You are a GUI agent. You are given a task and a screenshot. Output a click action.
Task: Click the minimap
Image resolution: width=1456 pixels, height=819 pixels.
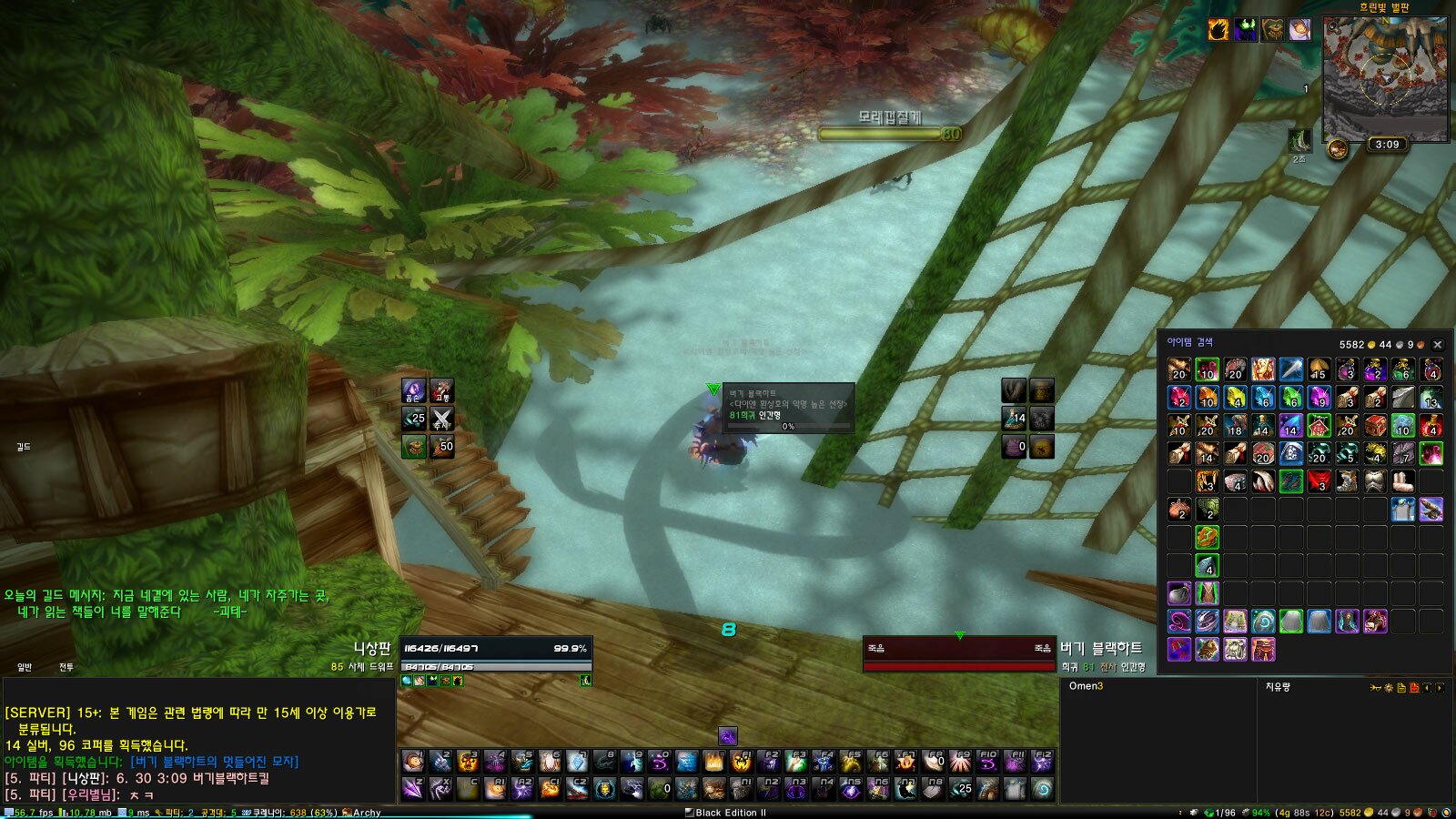tap(1385, 77)
